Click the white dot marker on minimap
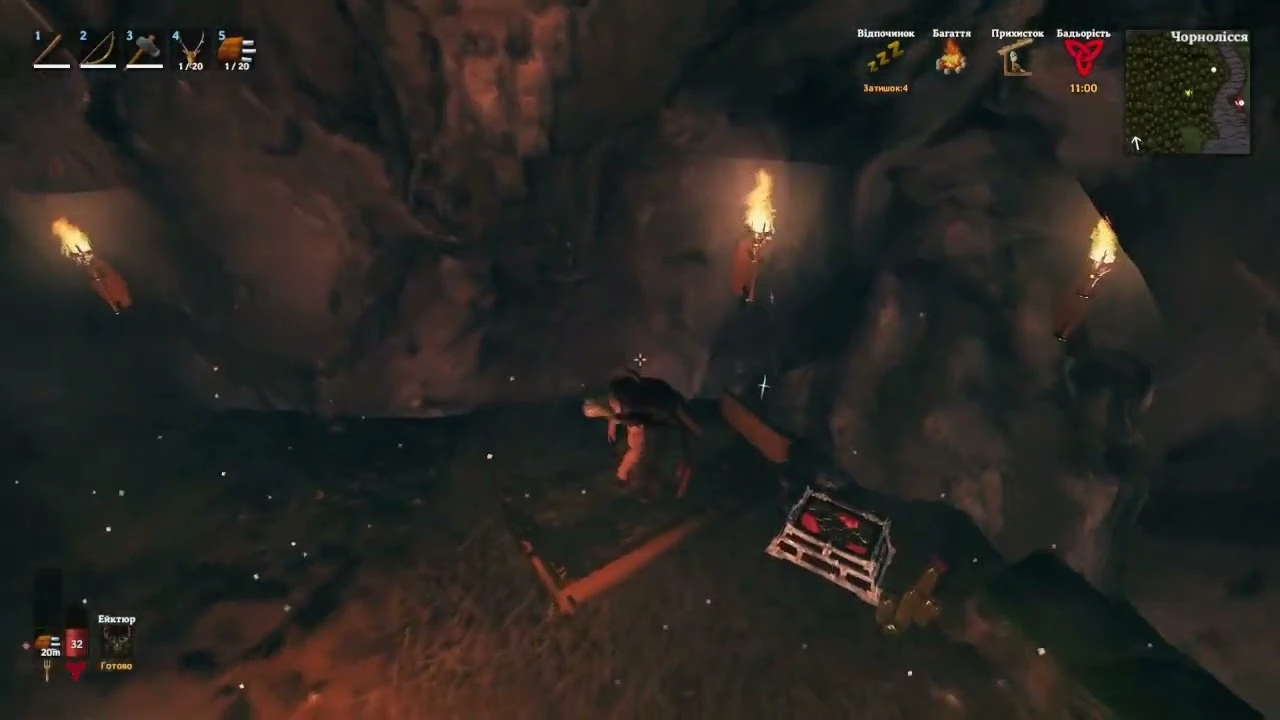This screenshot has width=1280, height=720. (1214, 69)
